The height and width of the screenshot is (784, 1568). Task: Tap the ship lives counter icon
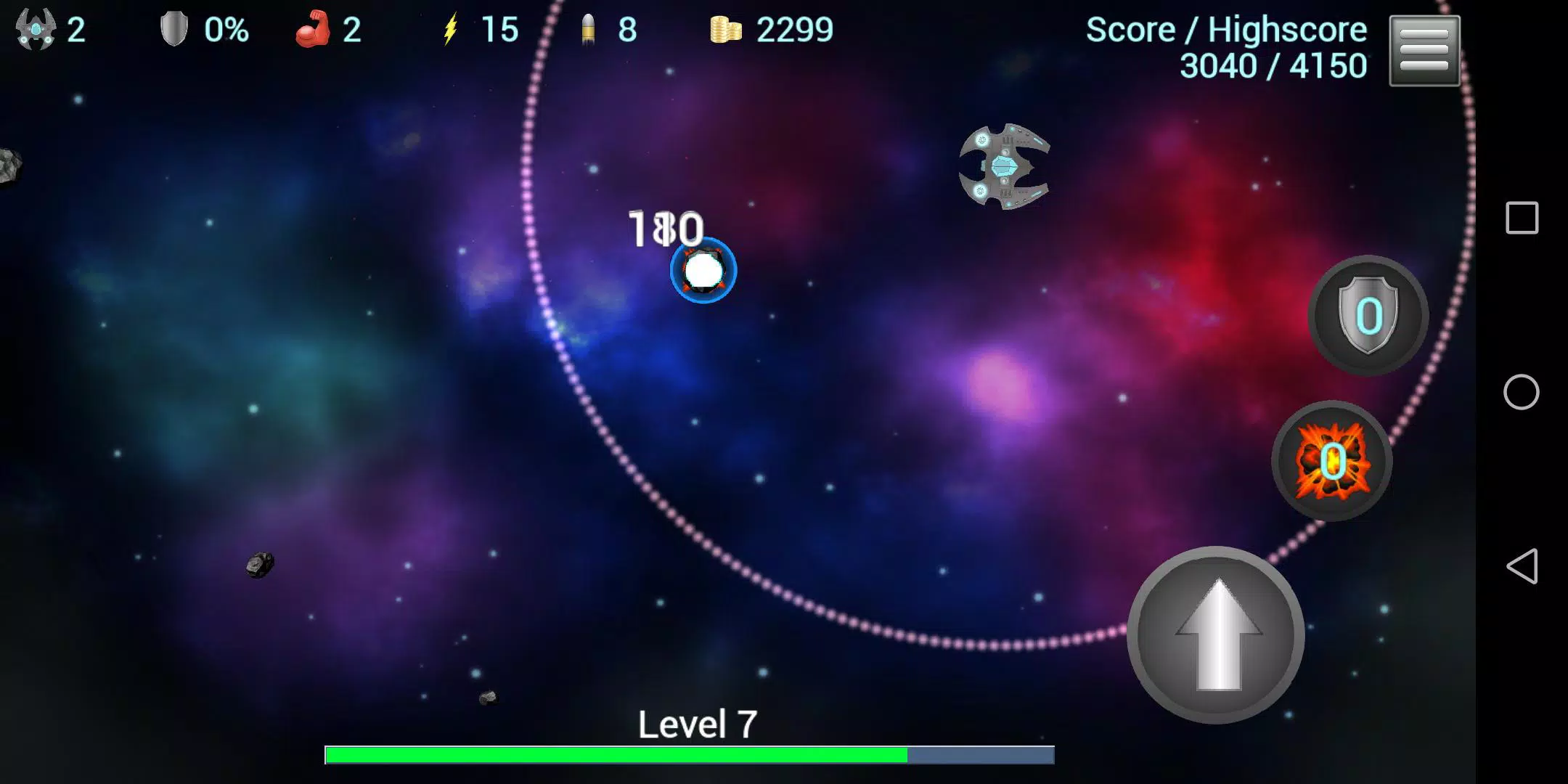coord(35,29)
